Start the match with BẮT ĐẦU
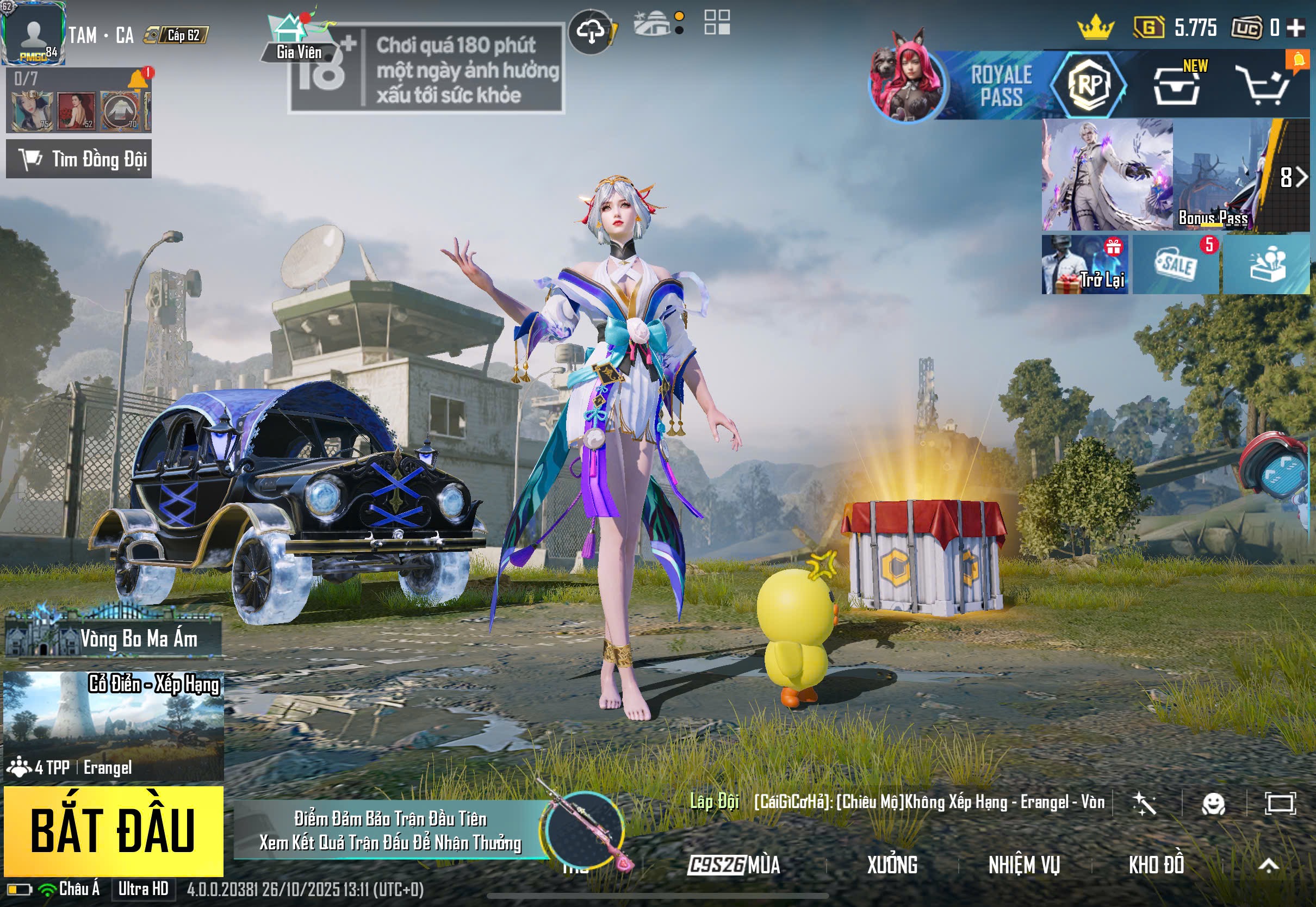This screenshot has width=1316, height=907. 113,830
